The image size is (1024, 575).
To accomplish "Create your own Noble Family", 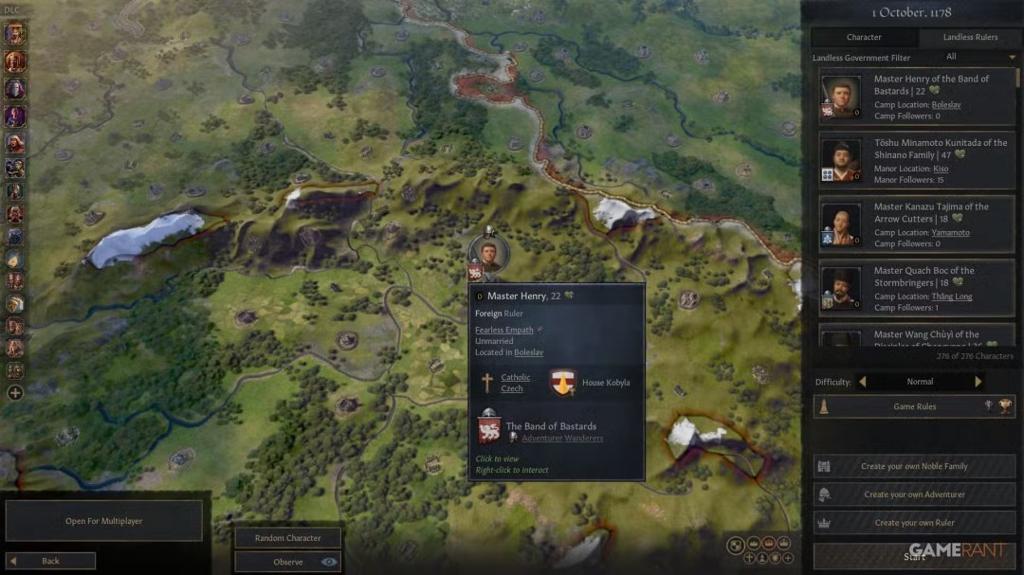I will [914, 467].
